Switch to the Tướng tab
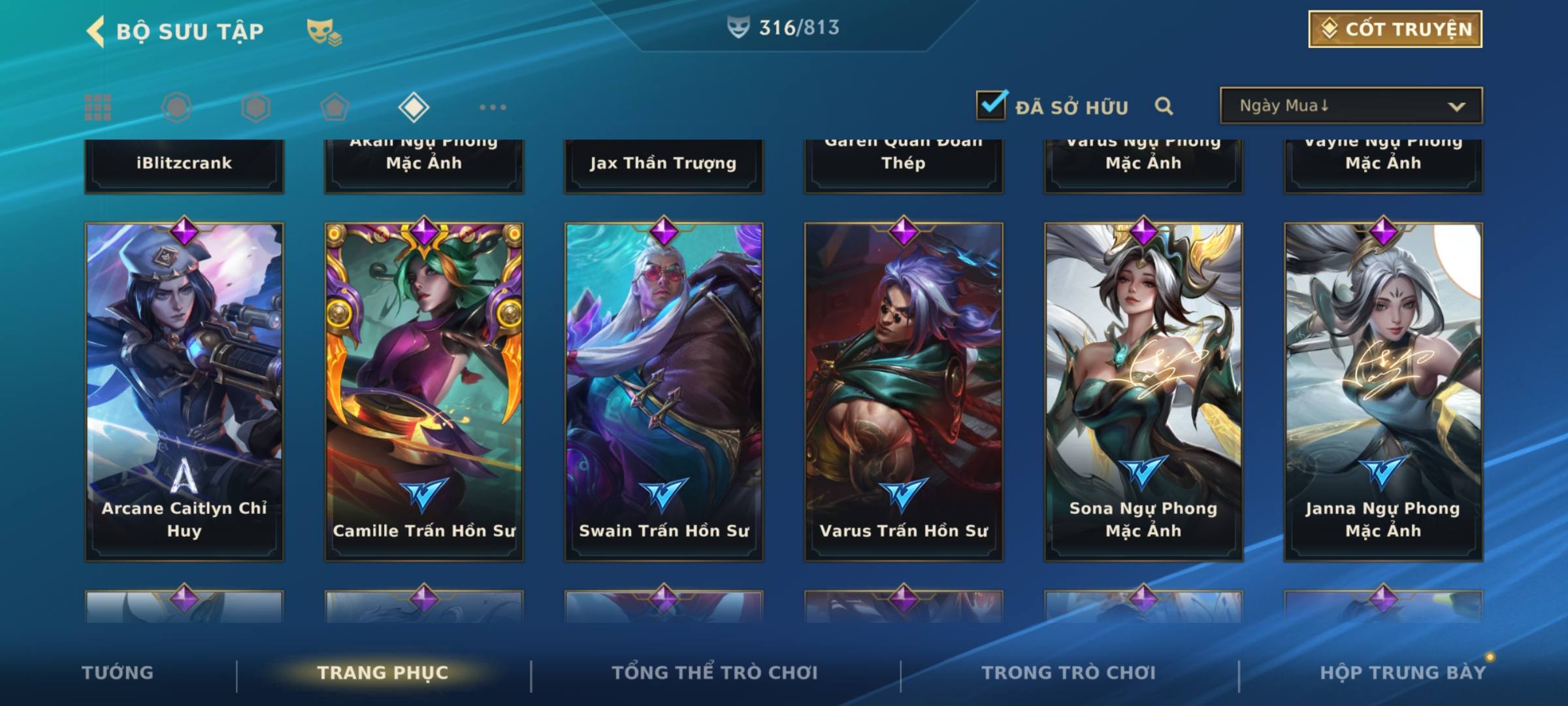The height and width of the screenshot is (706, 1568). tap(118, 673)
